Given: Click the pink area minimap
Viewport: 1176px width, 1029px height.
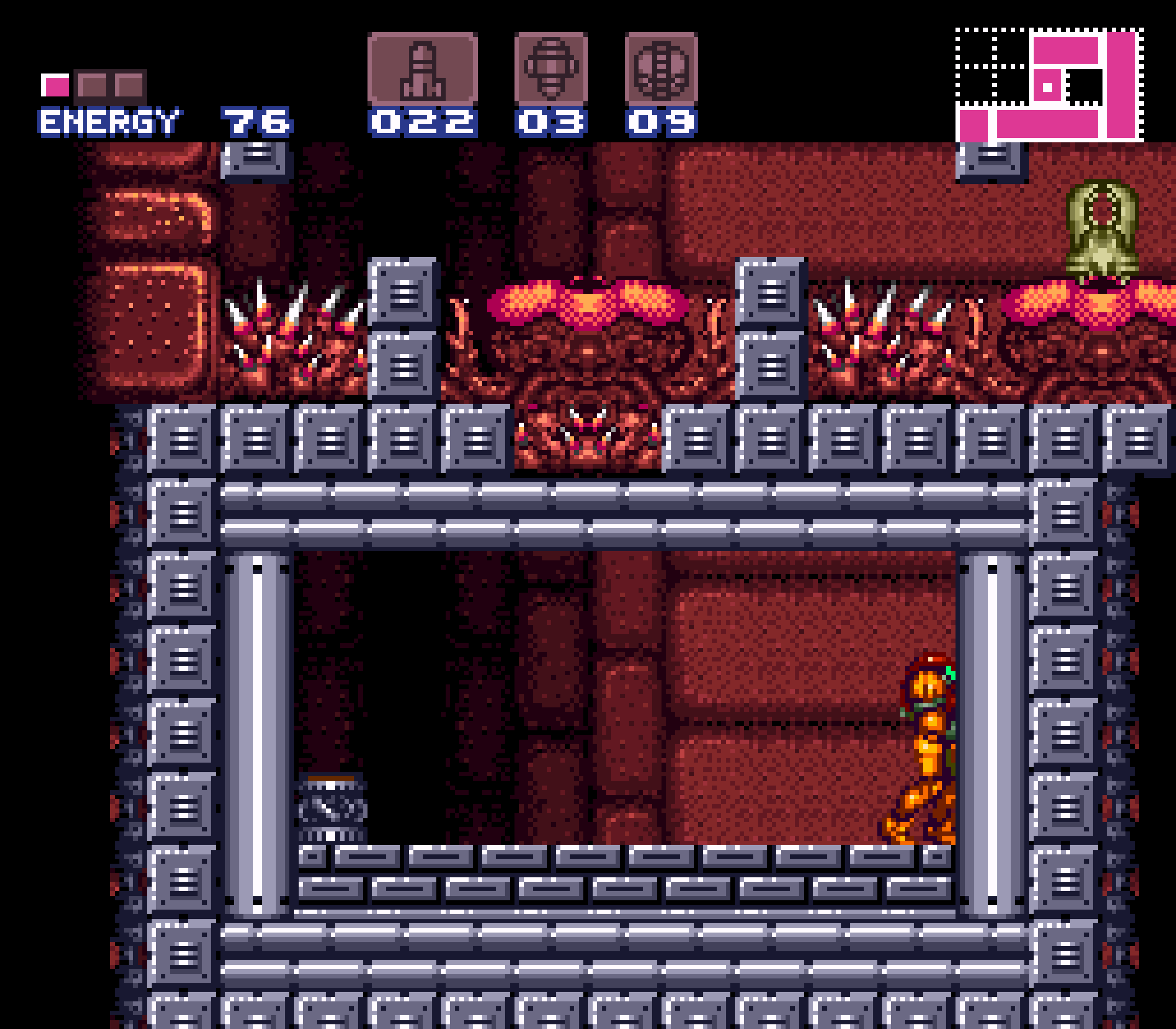Looking at the screenshot, I should (1049, 85).
